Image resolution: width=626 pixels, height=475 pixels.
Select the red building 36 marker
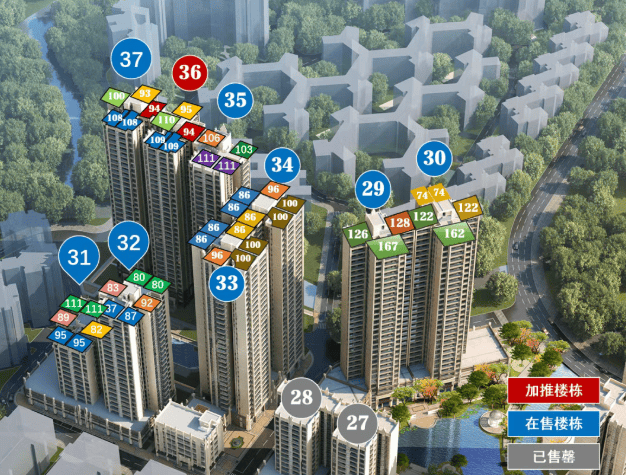coord(190,73)
